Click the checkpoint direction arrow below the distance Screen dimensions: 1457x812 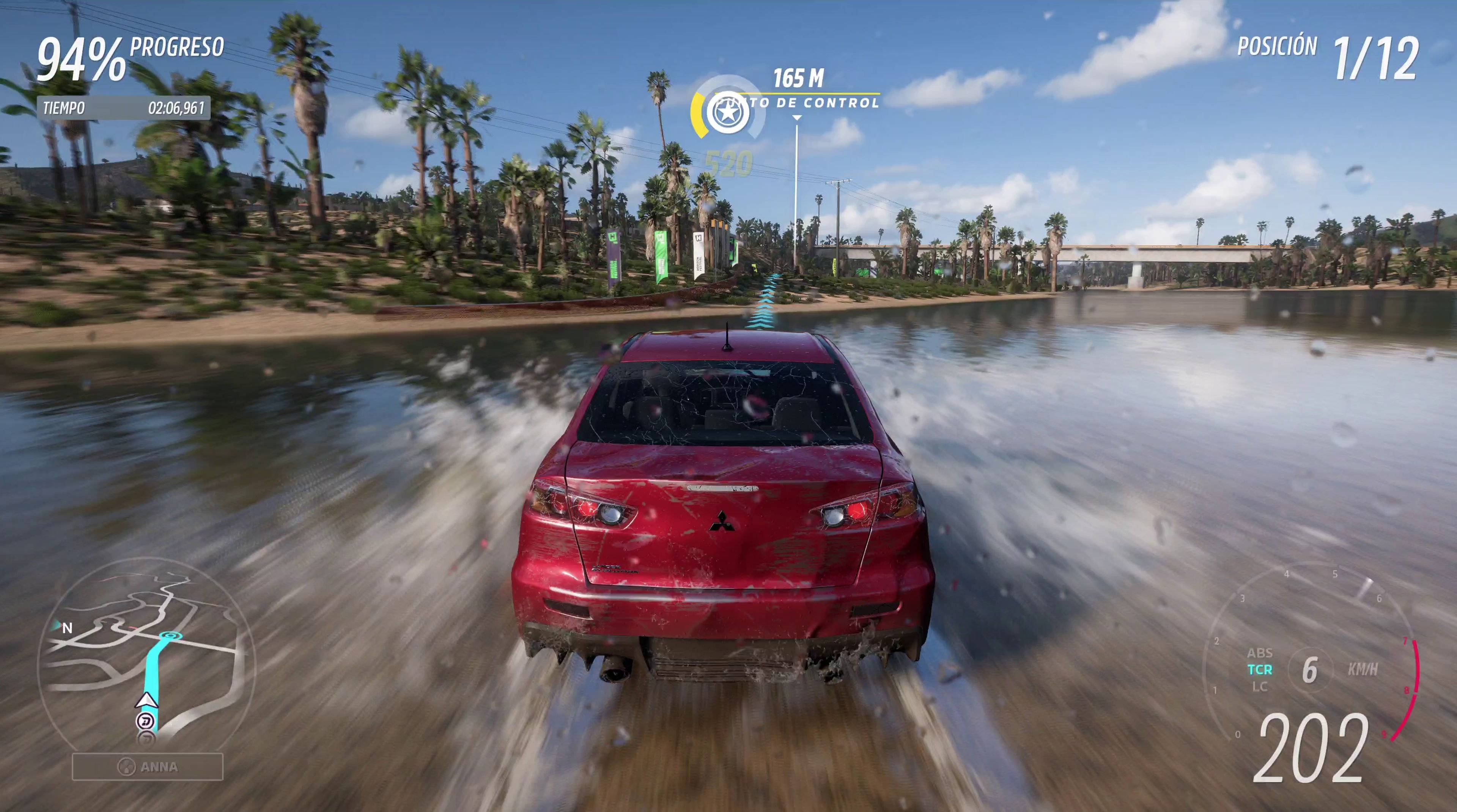(798, 116)
